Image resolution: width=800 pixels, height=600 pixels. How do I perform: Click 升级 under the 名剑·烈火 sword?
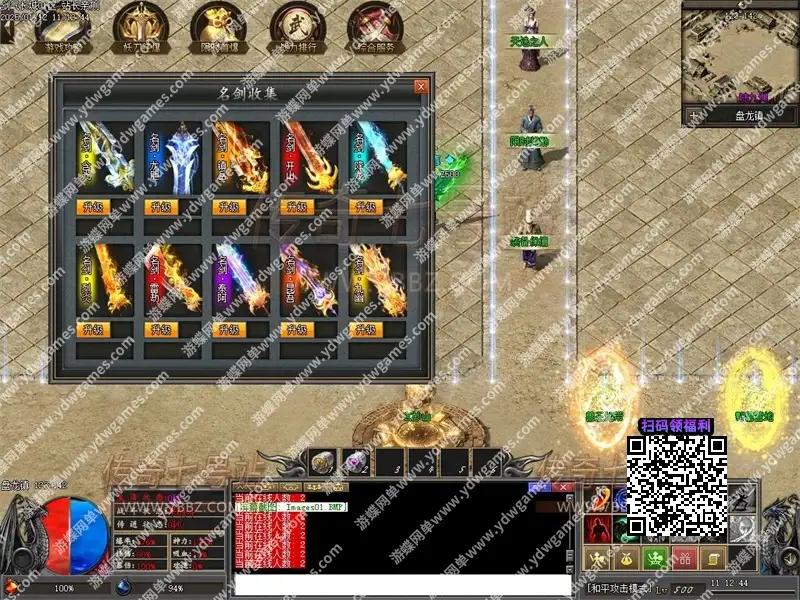click(x=92, y=329)
